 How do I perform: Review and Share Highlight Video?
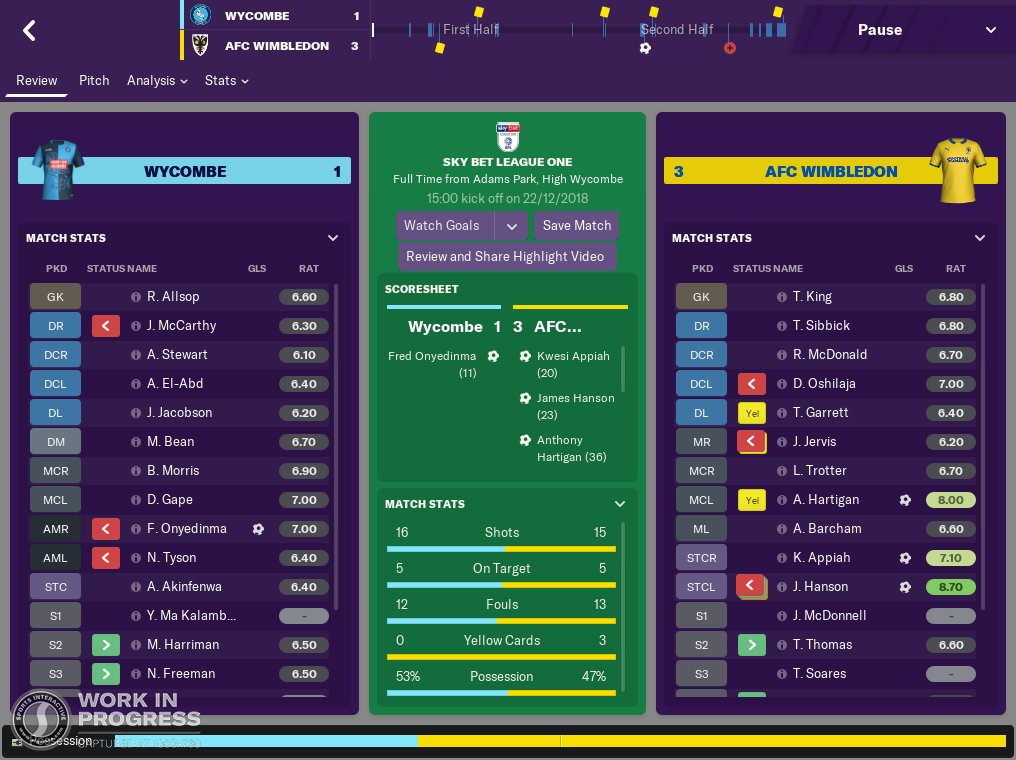click(505, 256)
